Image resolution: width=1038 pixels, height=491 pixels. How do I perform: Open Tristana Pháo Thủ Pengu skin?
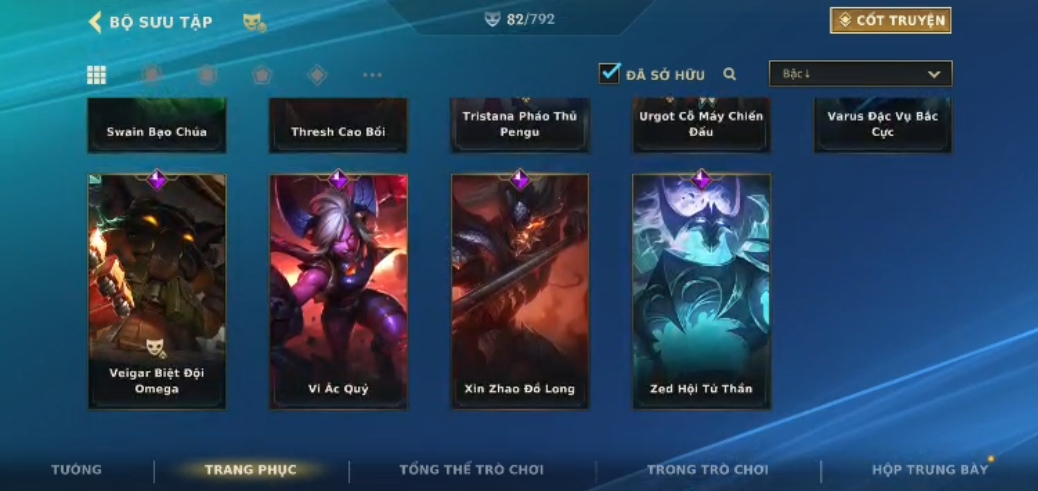[520, 126]
